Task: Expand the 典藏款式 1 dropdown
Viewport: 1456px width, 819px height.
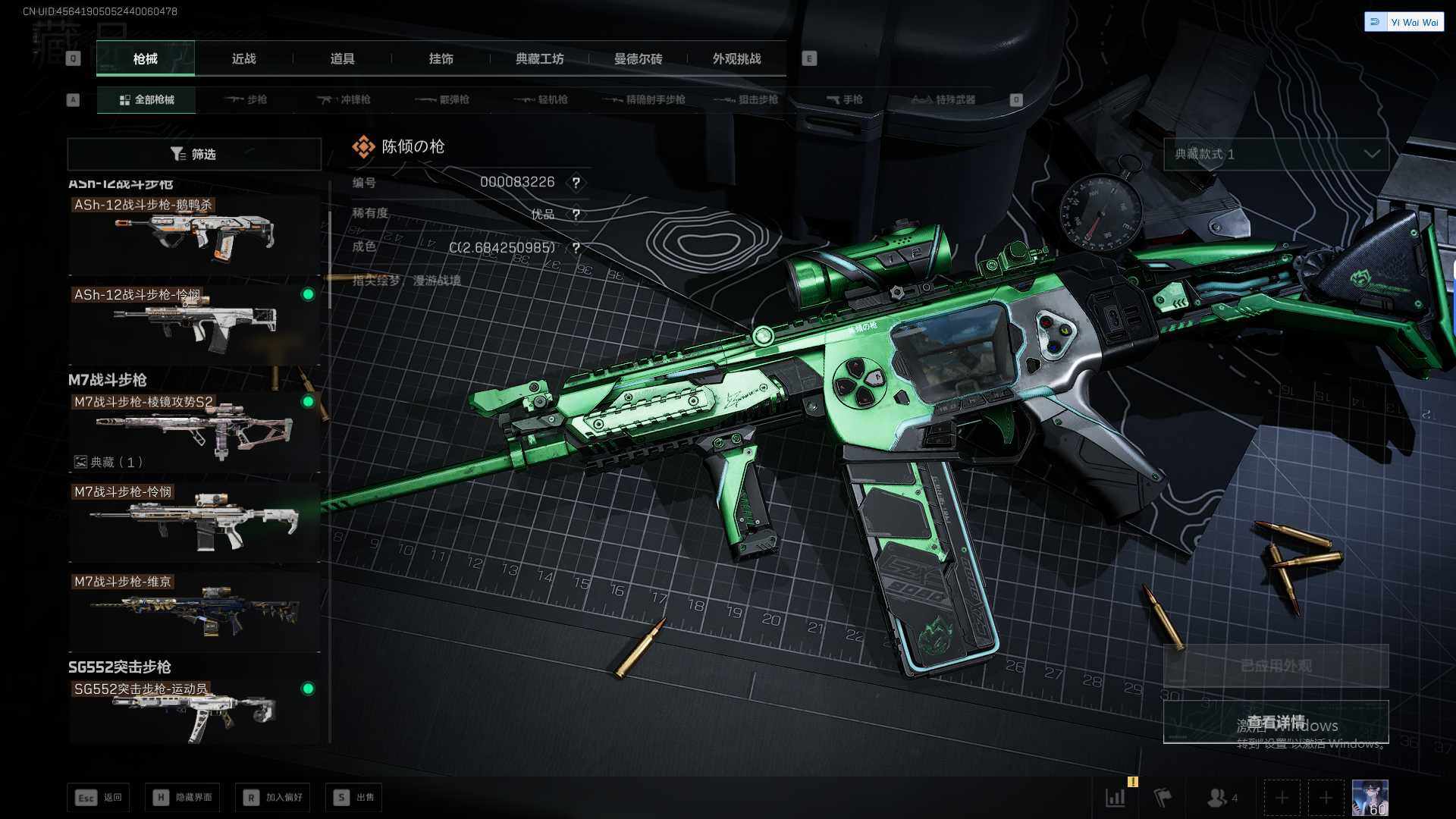Action: tap(1276, 154)
